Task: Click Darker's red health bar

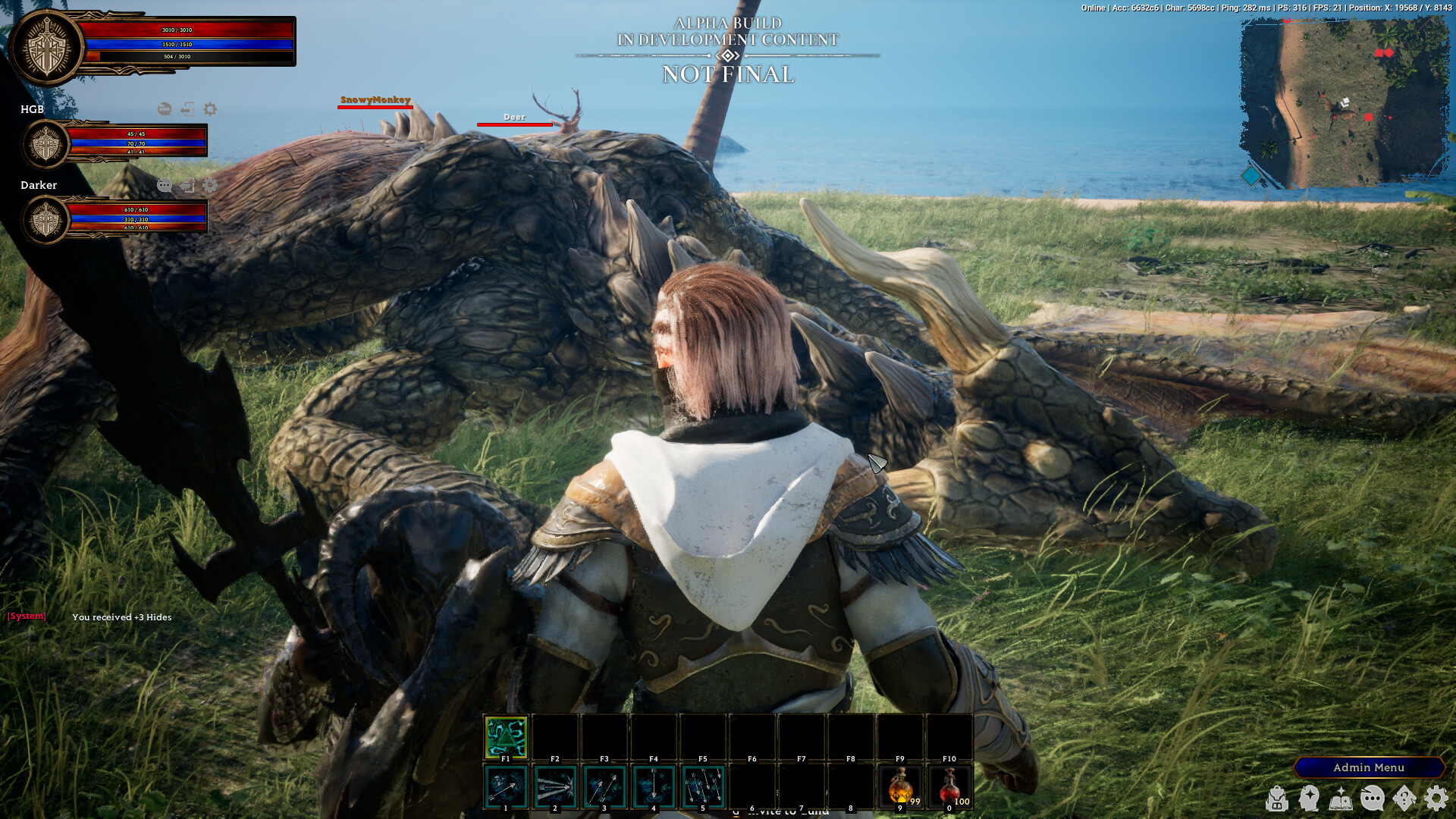Action: [136, 210]
